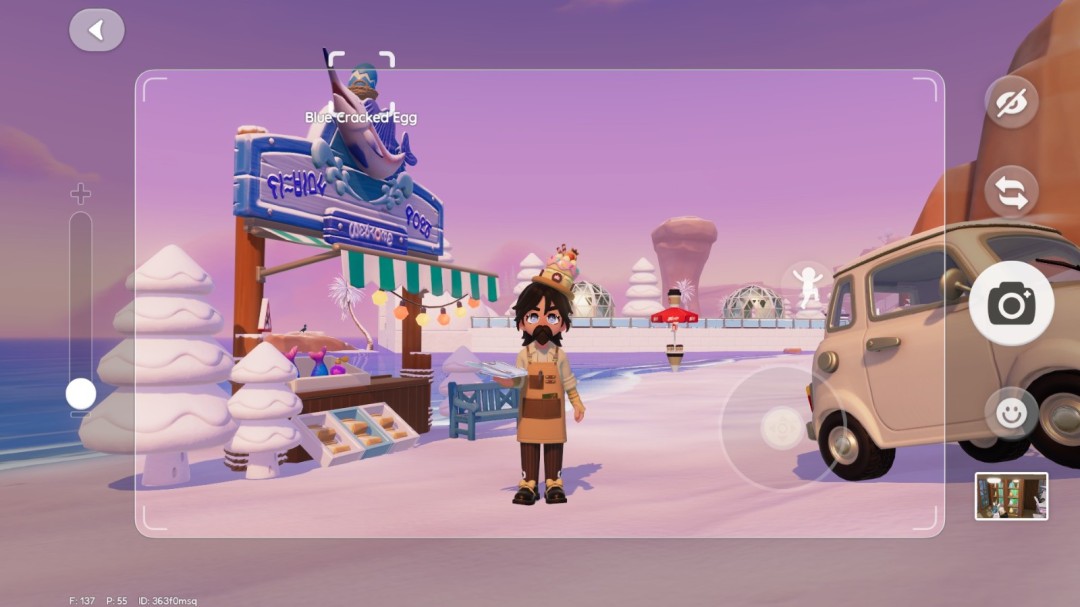Image resolution: width=1080 pixels, height=607 pixels.
Task: Go back using the arrow button
Action: point(97,30)
